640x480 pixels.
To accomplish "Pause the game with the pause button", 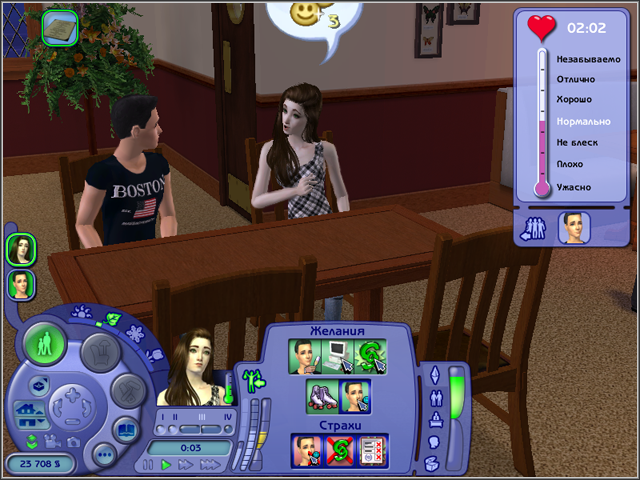I will [x=150, y=465].
